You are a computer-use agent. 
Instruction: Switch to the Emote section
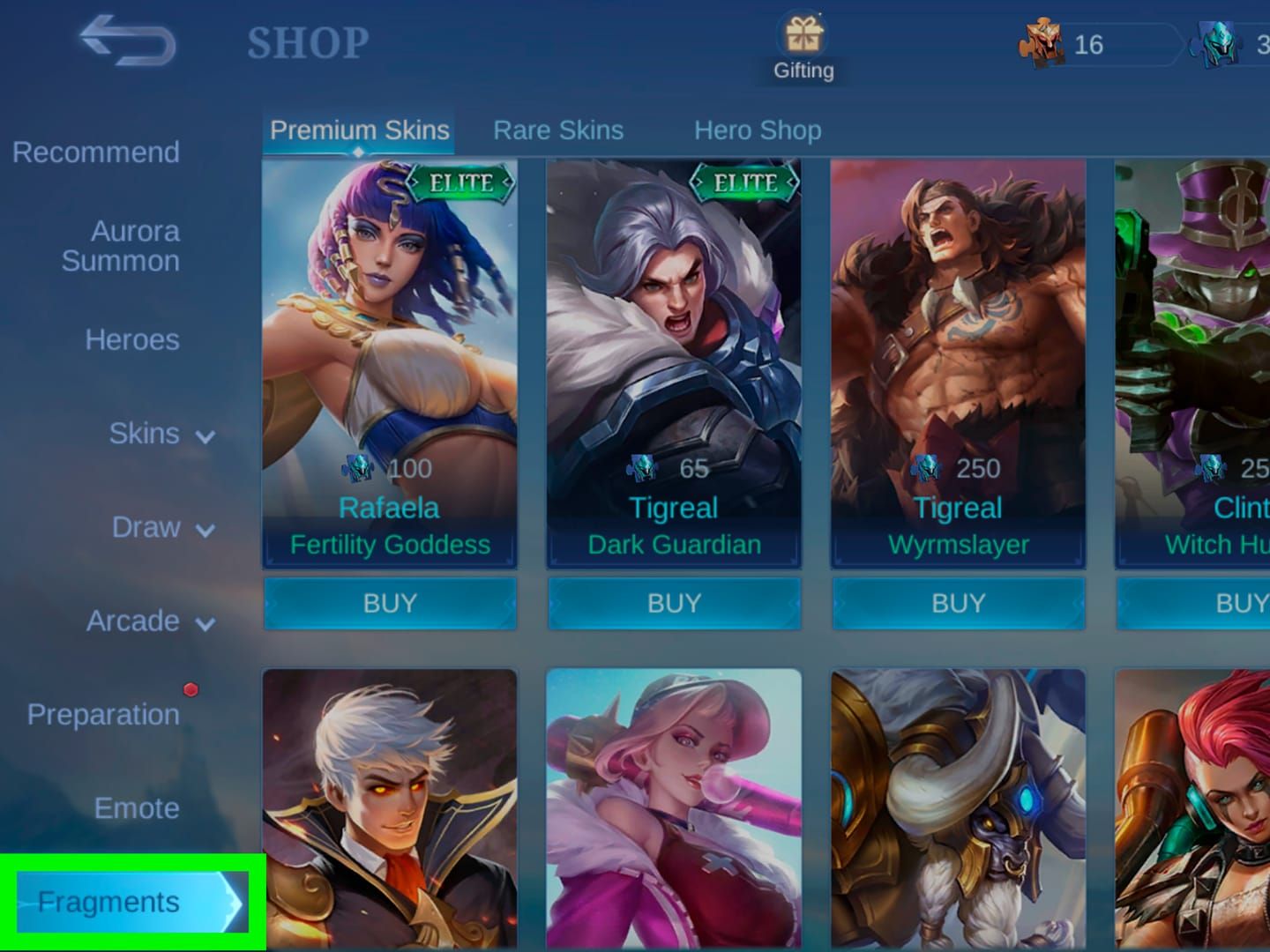click(x=136, y=807)
